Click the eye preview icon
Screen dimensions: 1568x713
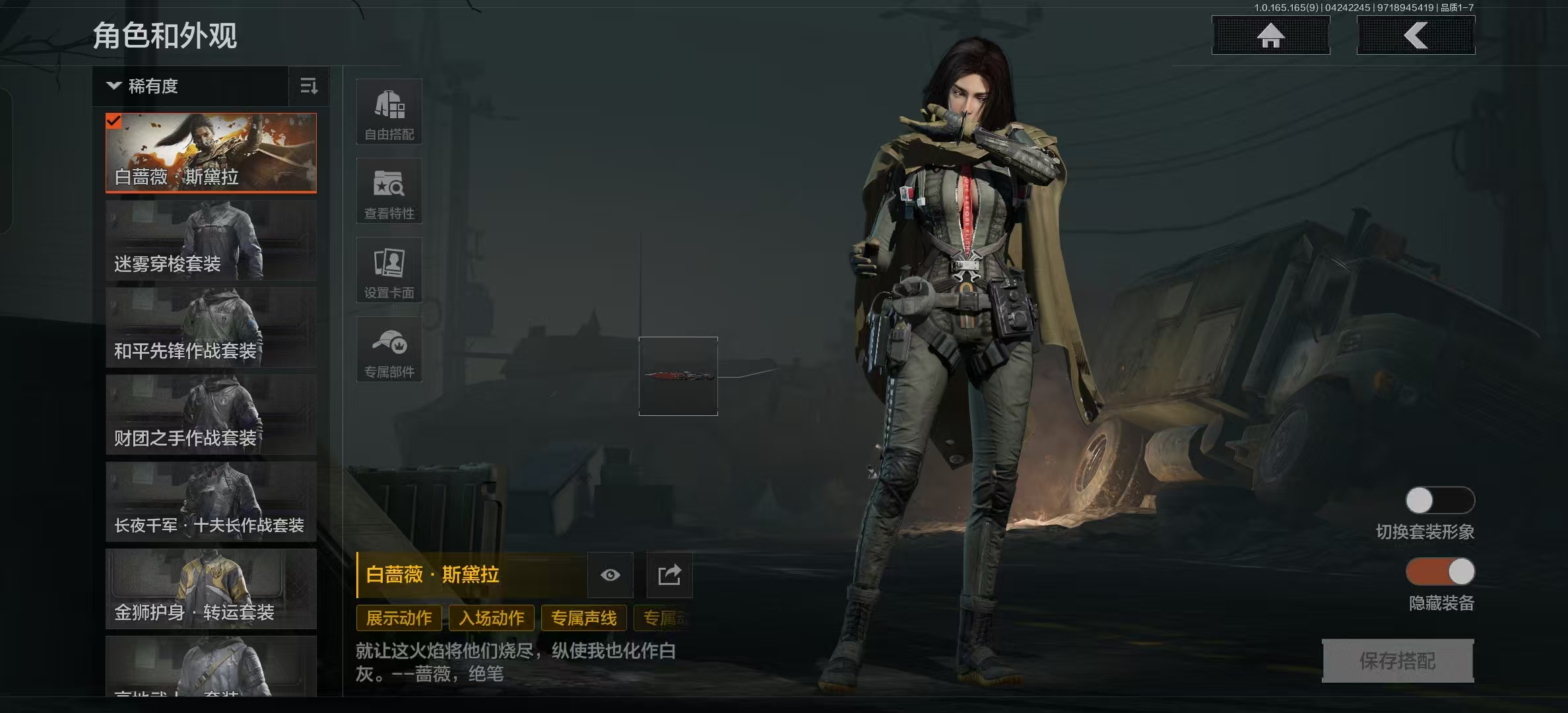tap(610, 575)
